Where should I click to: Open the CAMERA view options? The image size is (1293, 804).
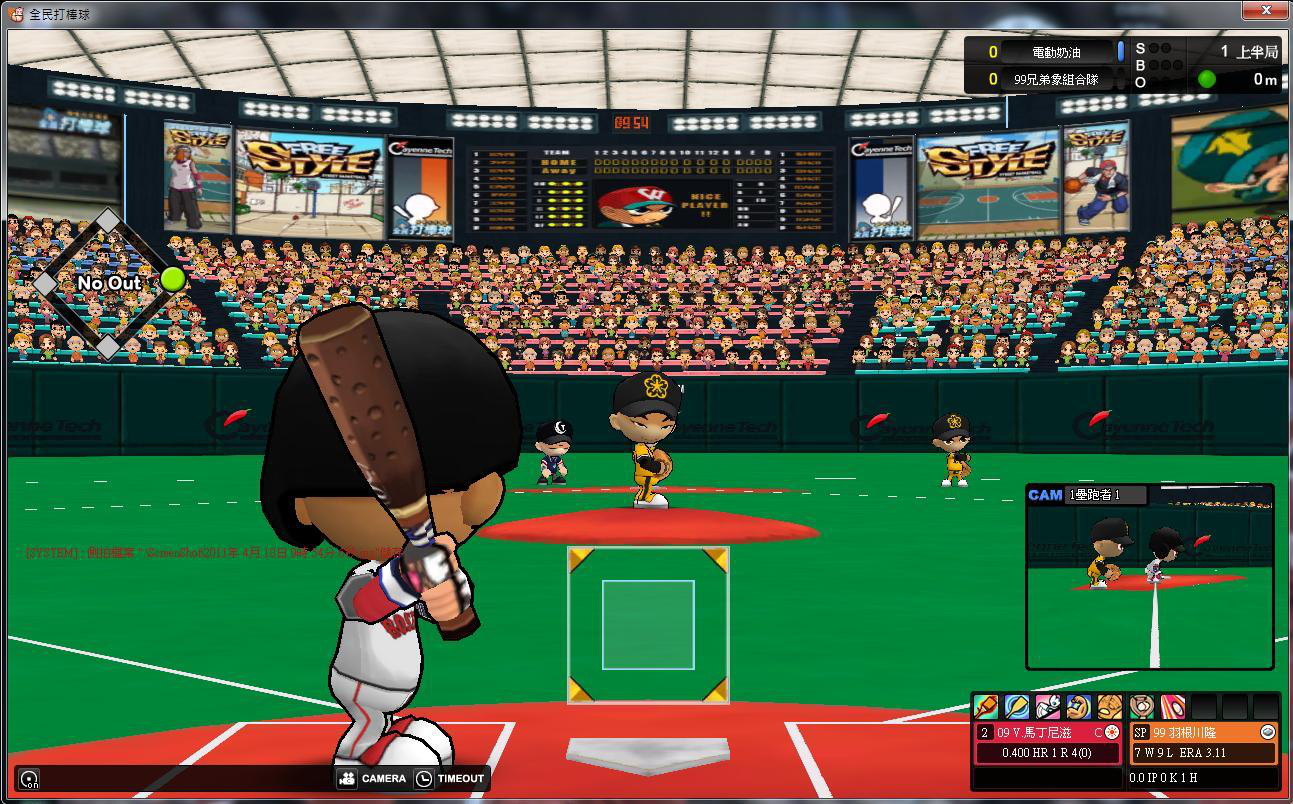[372, 779]
